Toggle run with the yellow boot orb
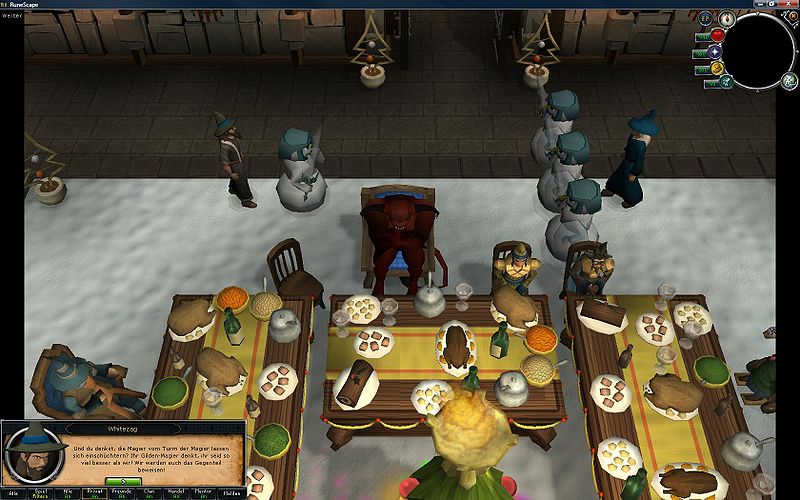 [x=717, y=68]
